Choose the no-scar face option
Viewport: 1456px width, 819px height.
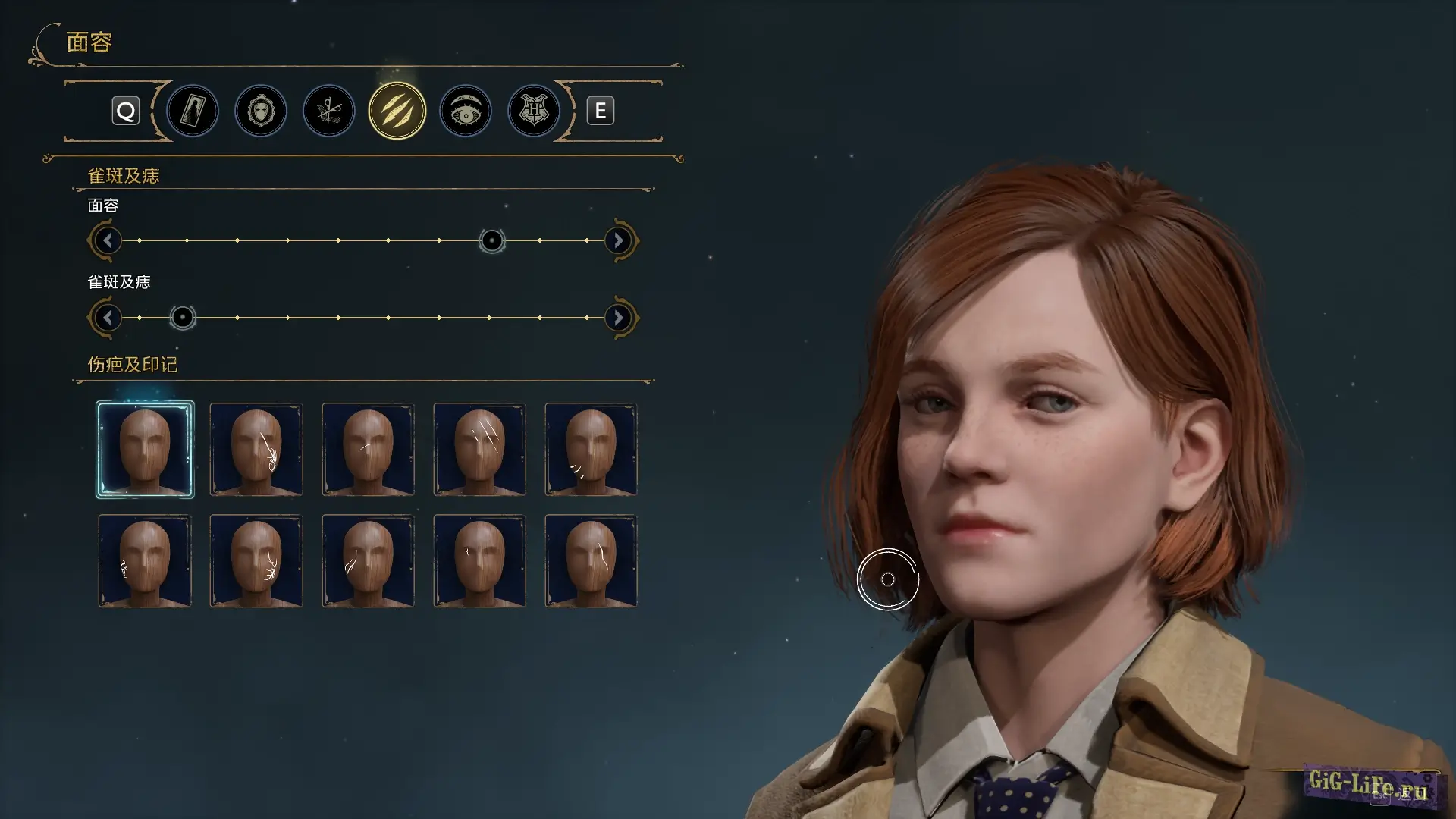coord(145,450)
